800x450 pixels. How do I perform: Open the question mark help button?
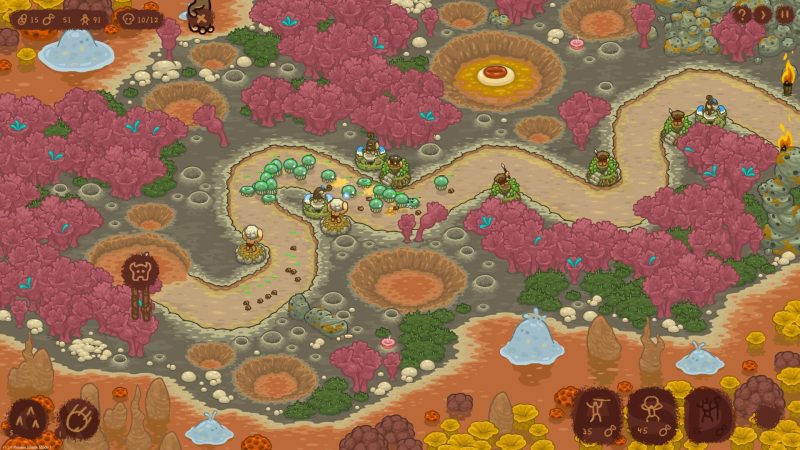coord(742,15)
